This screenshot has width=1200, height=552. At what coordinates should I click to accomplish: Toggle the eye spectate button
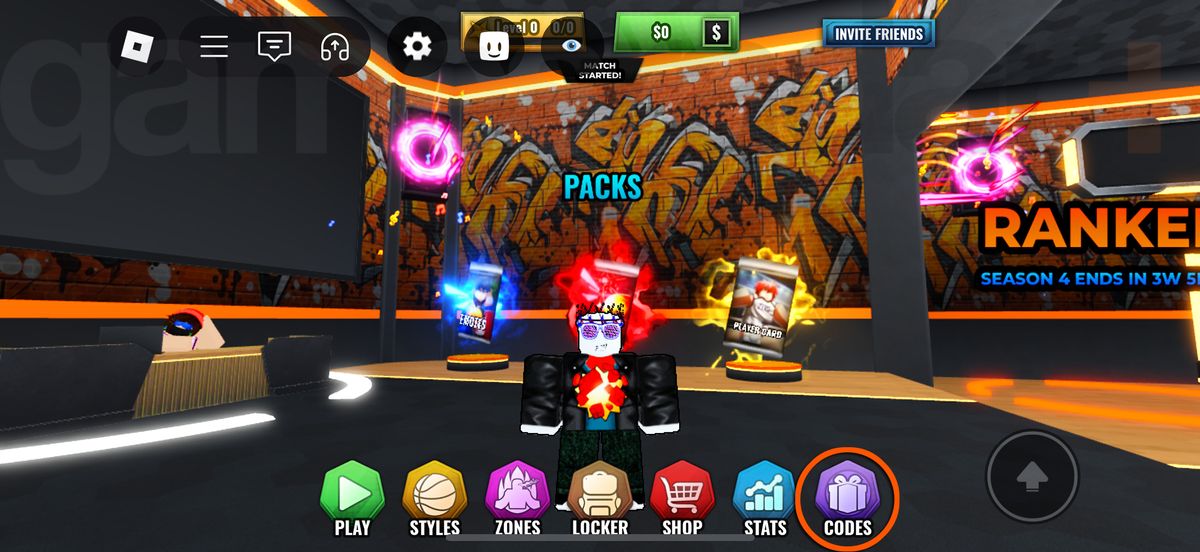[572, 45]
